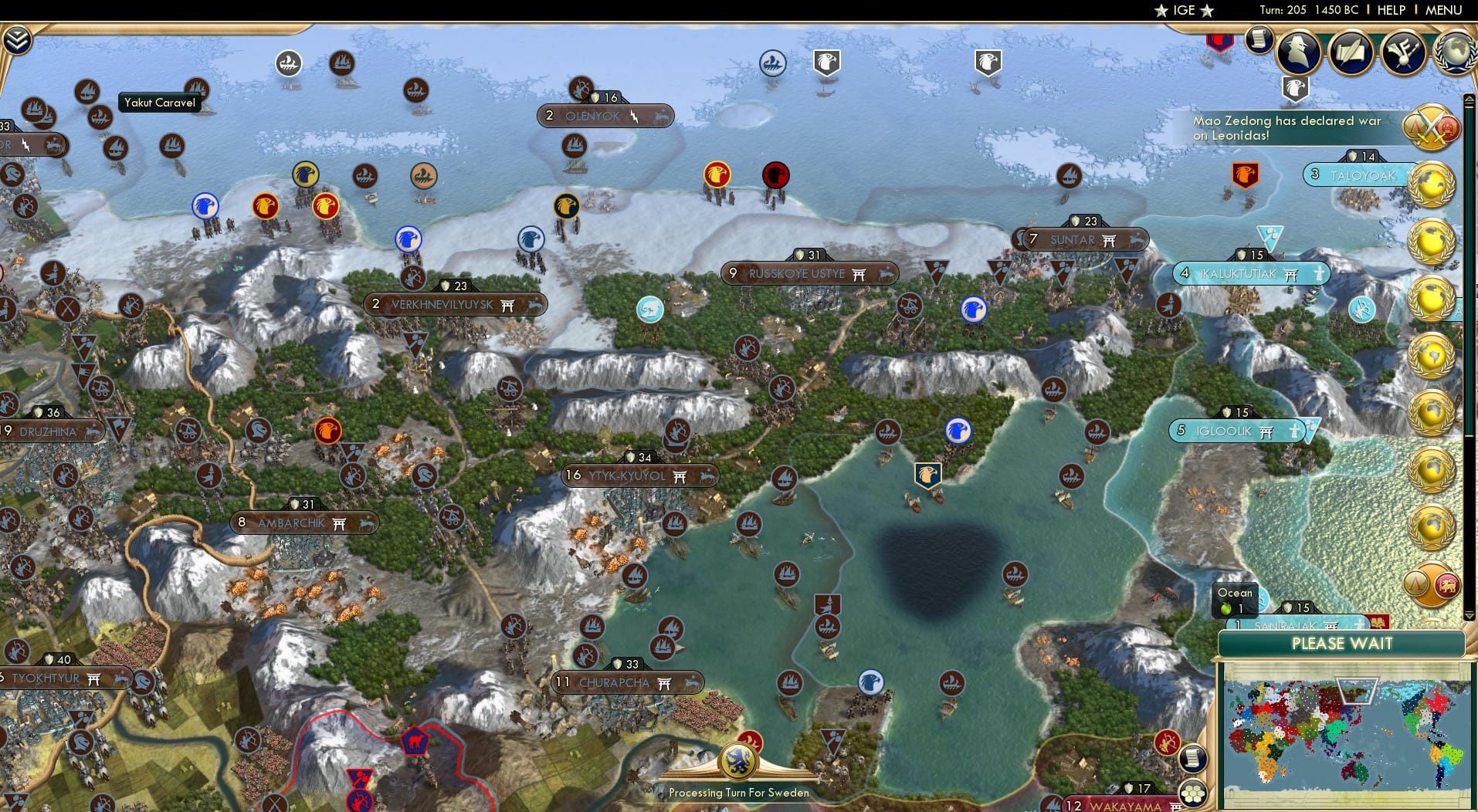Click the scroll icon beside the minimap
Image resolution: width=1478 pixels, height=812 pixels.
click(x=1195, y=760)
